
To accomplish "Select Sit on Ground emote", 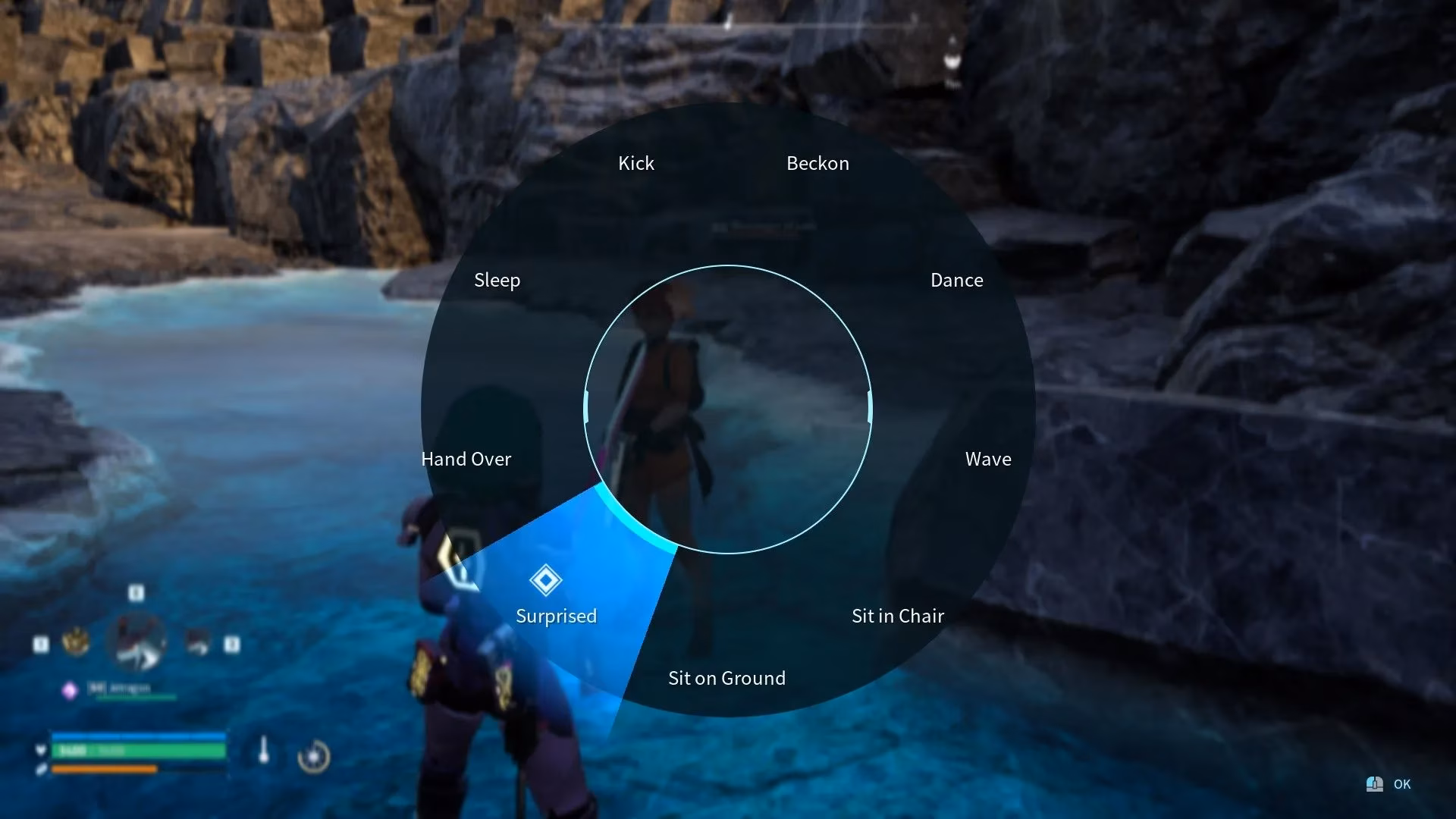I will [x=726, y=678].
